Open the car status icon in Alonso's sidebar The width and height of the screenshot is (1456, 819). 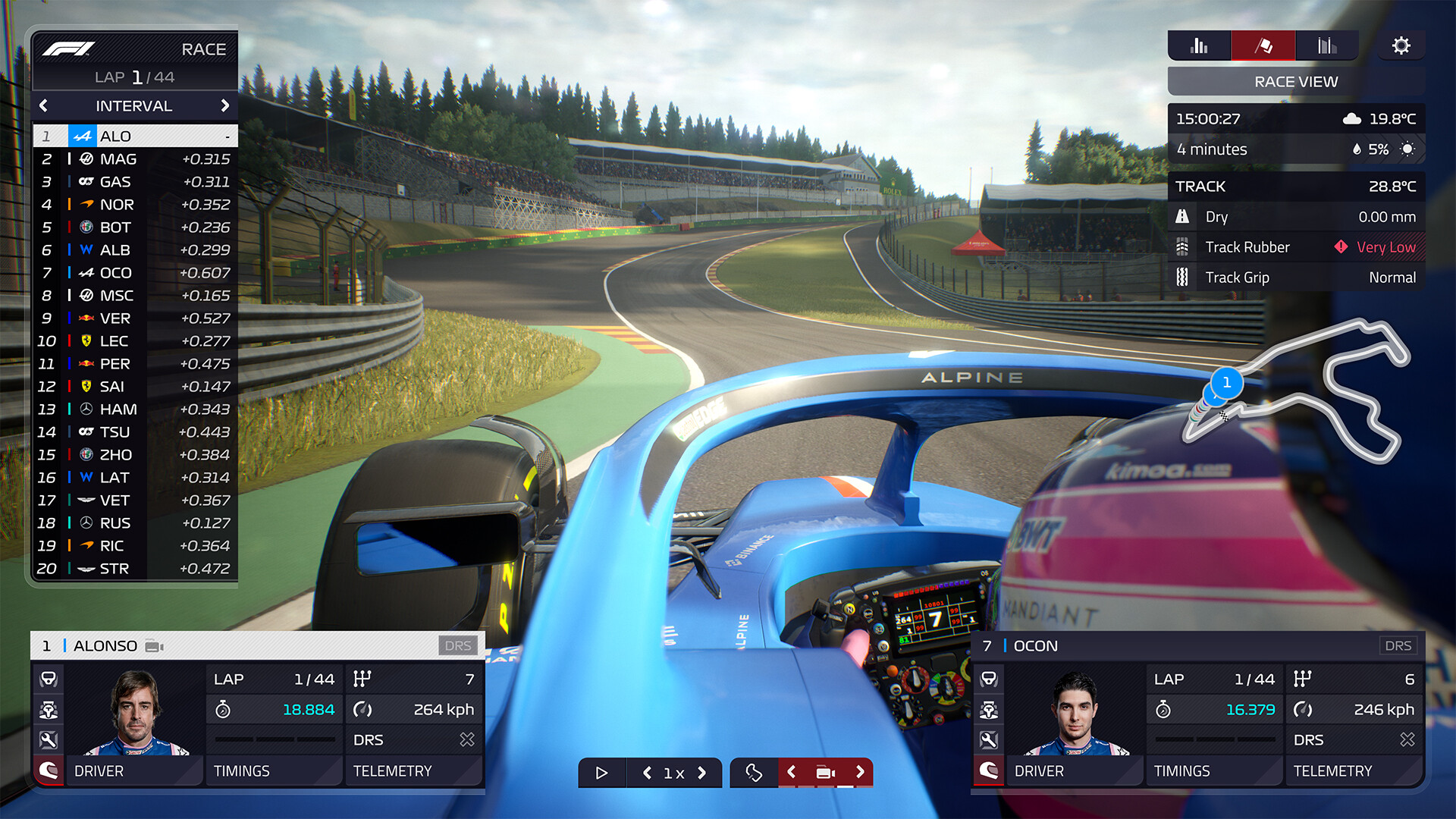[49, 710]
